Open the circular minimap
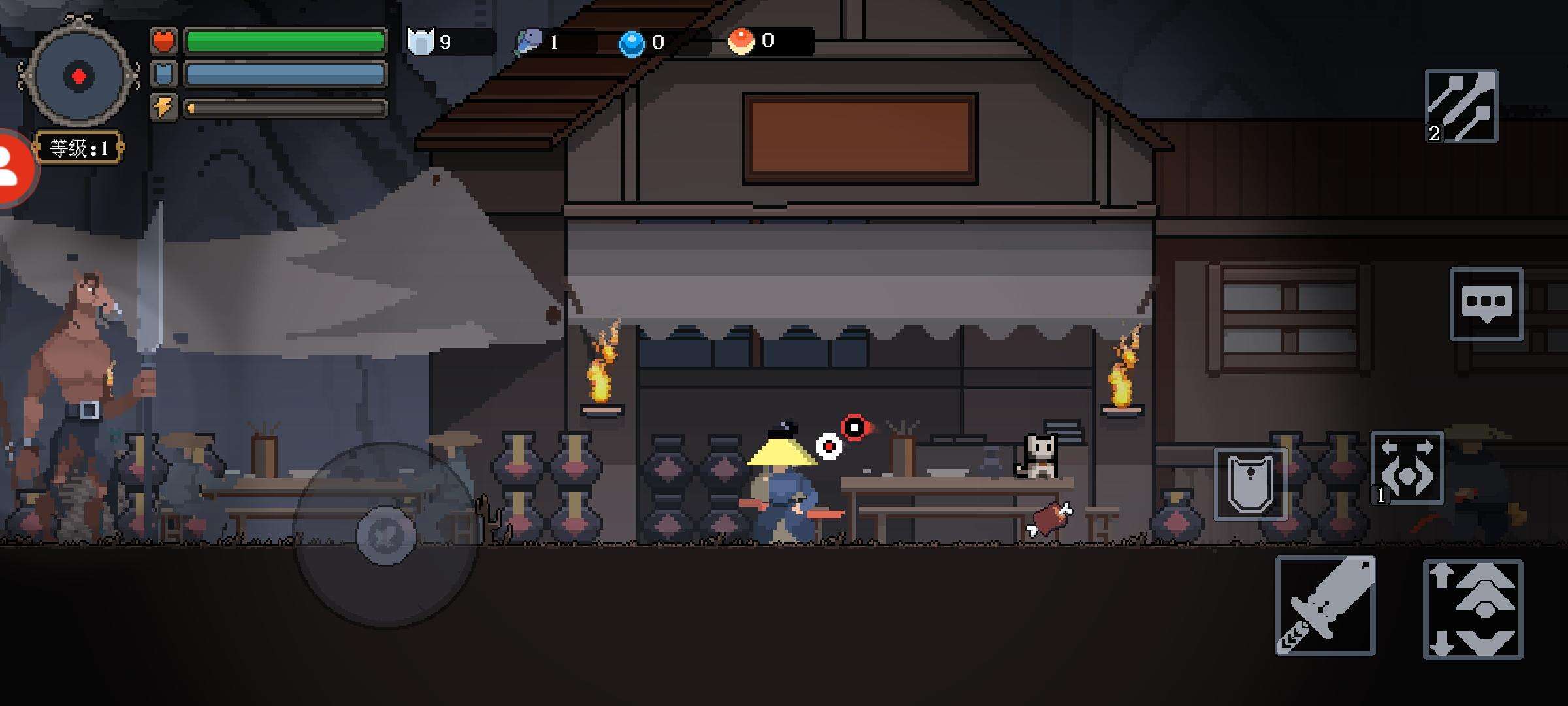Screen dimensions: 1568x706 point(78,76)
